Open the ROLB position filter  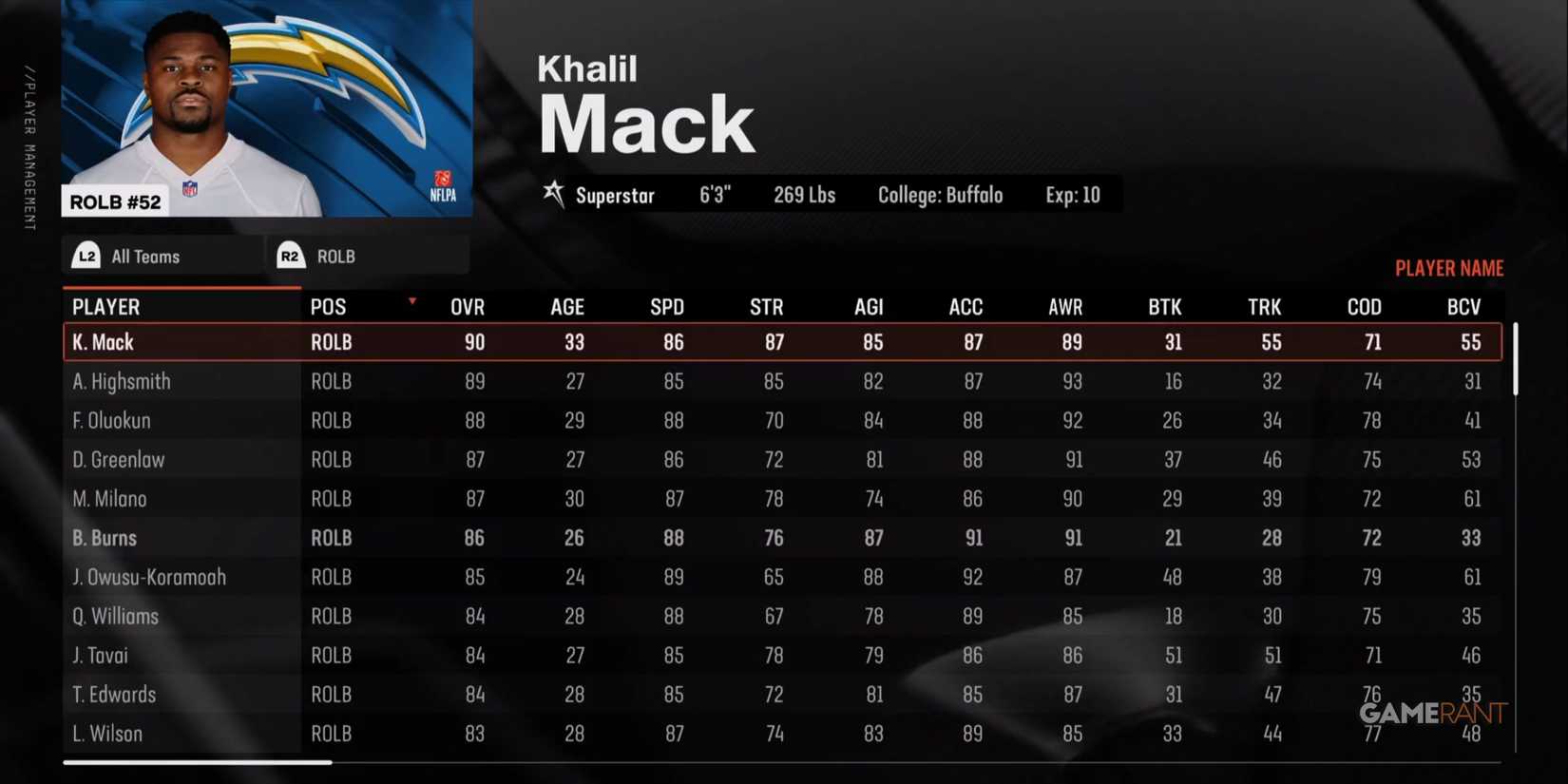tap(335, 255)
